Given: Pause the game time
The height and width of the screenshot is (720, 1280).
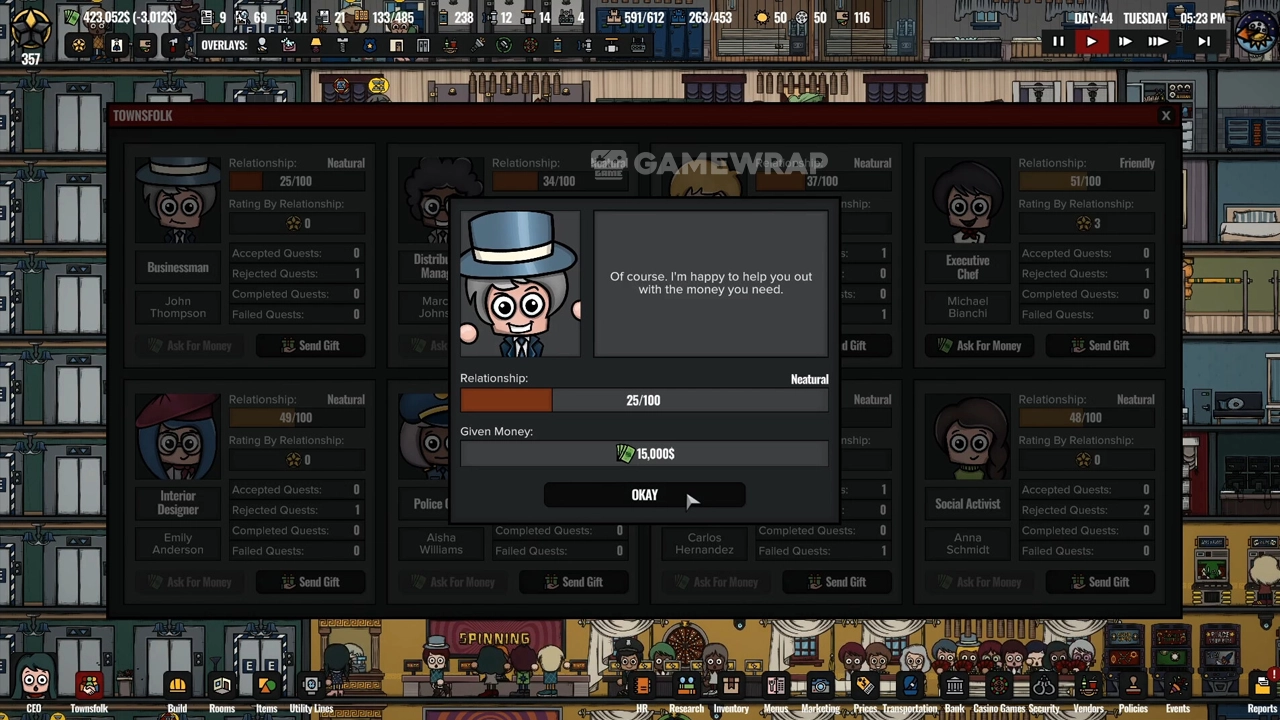Looking at the screenshot, I should point(1058,42).
